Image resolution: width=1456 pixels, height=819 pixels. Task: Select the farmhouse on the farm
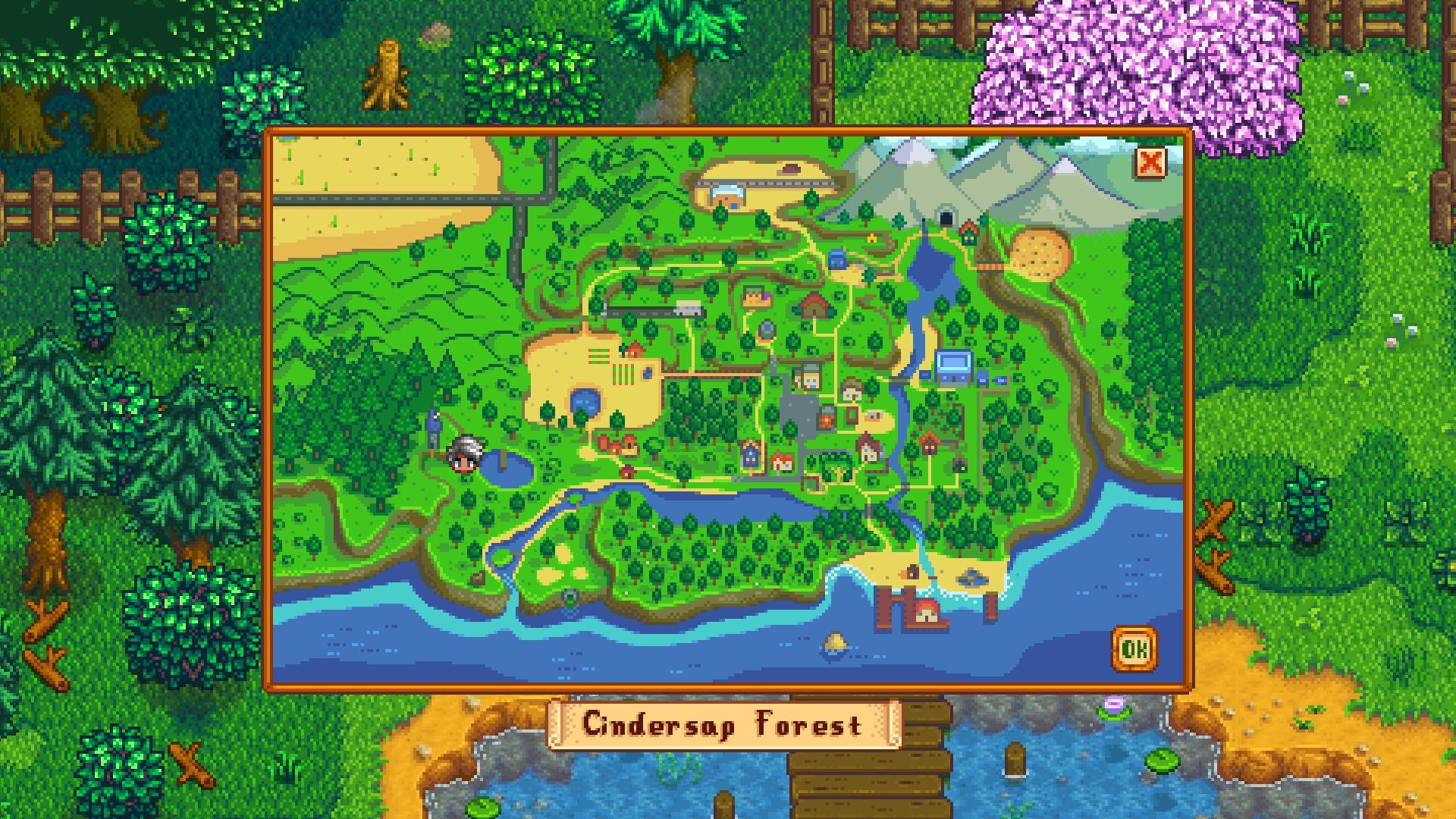(x=634, y=350)
